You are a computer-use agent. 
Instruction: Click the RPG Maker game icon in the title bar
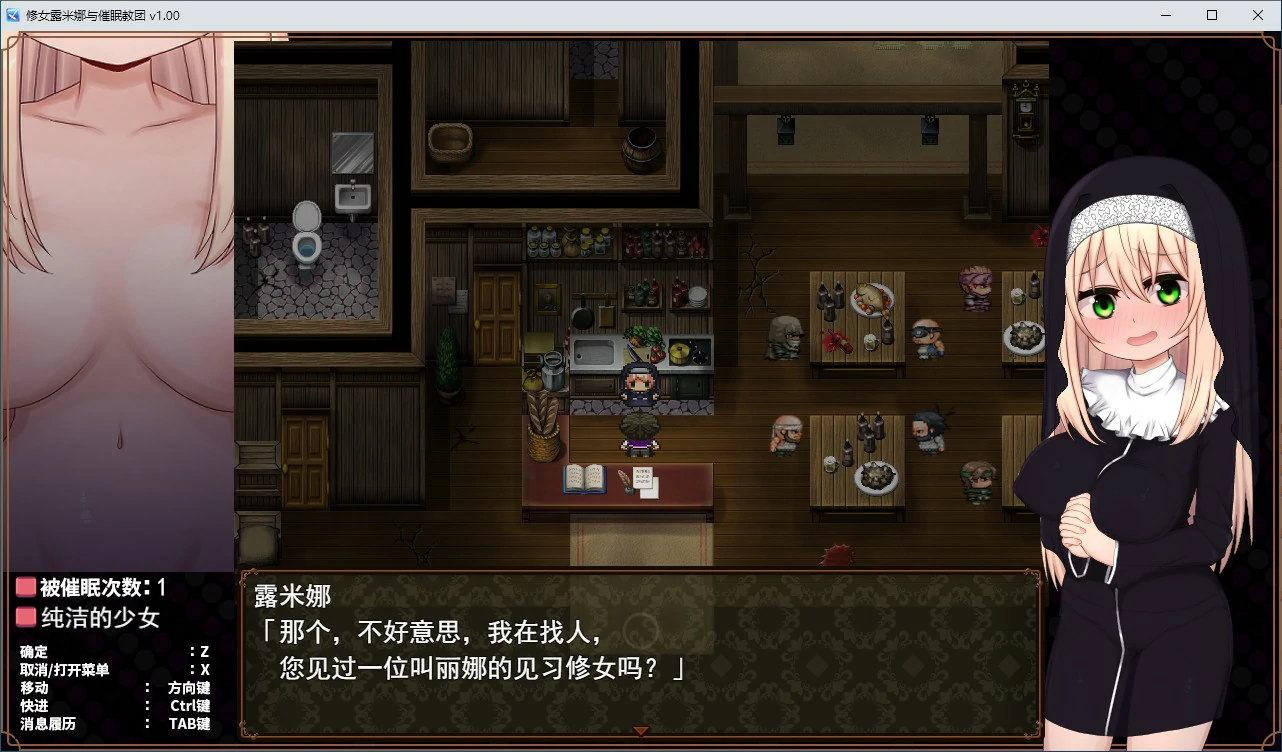click(12, 15)
